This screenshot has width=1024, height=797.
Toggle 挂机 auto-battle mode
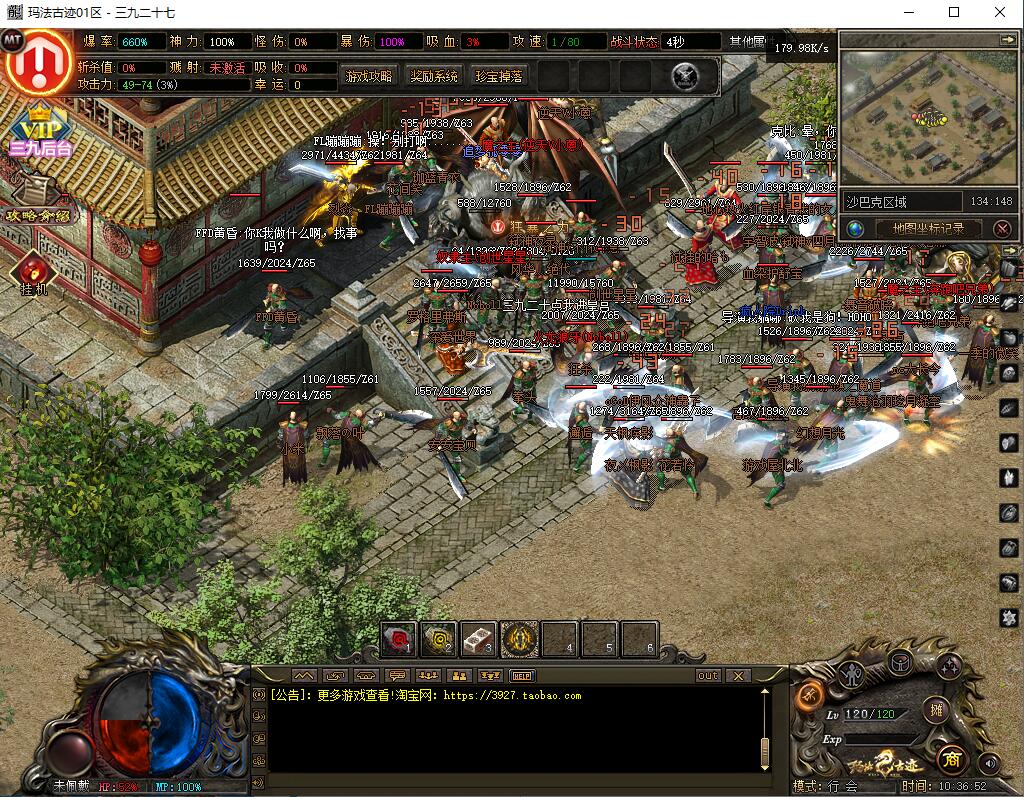tap(34, 273)
